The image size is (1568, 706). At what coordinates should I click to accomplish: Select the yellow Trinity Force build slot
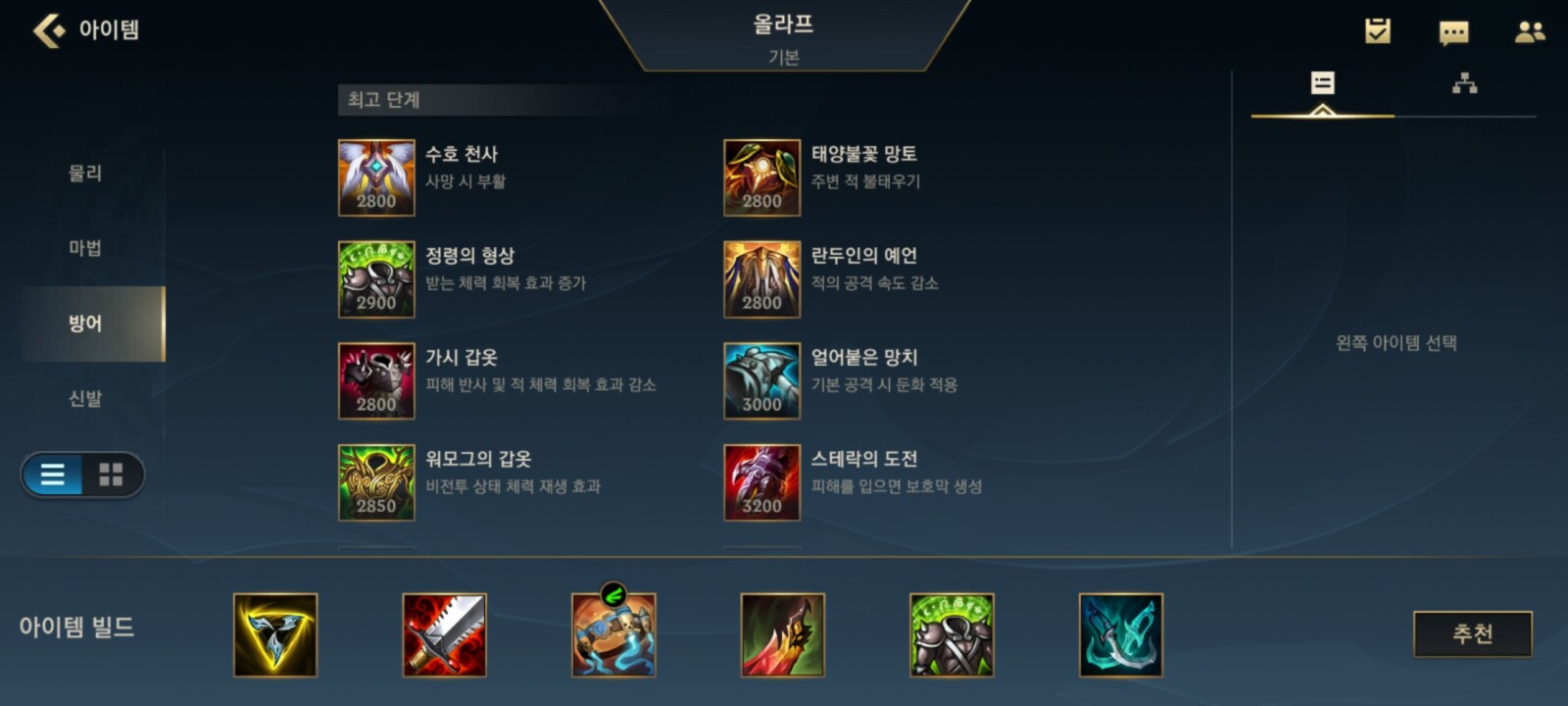tap(275, 635)
